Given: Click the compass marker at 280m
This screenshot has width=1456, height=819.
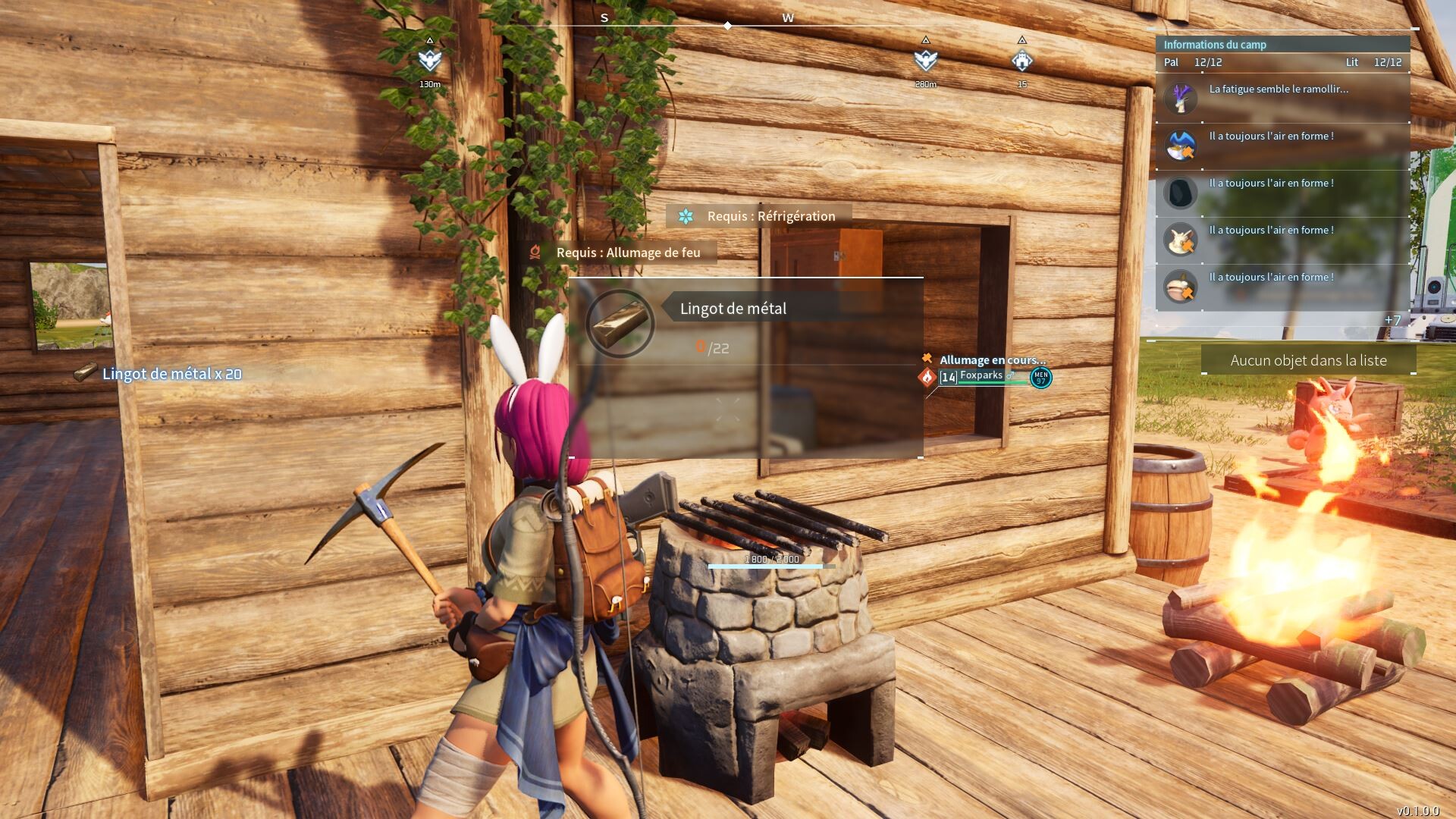Looking at the screenshot, I should tap(925, 61).
